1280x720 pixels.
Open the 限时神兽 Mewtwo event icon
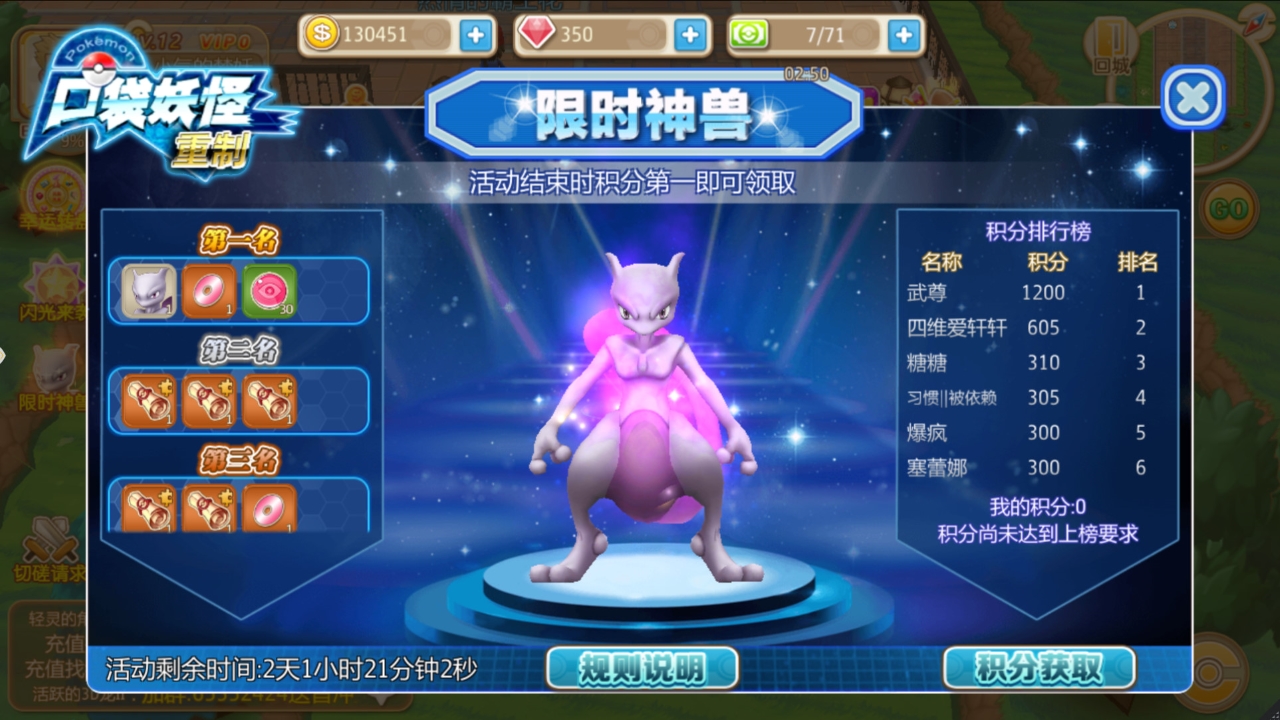[x=55, y=370]
